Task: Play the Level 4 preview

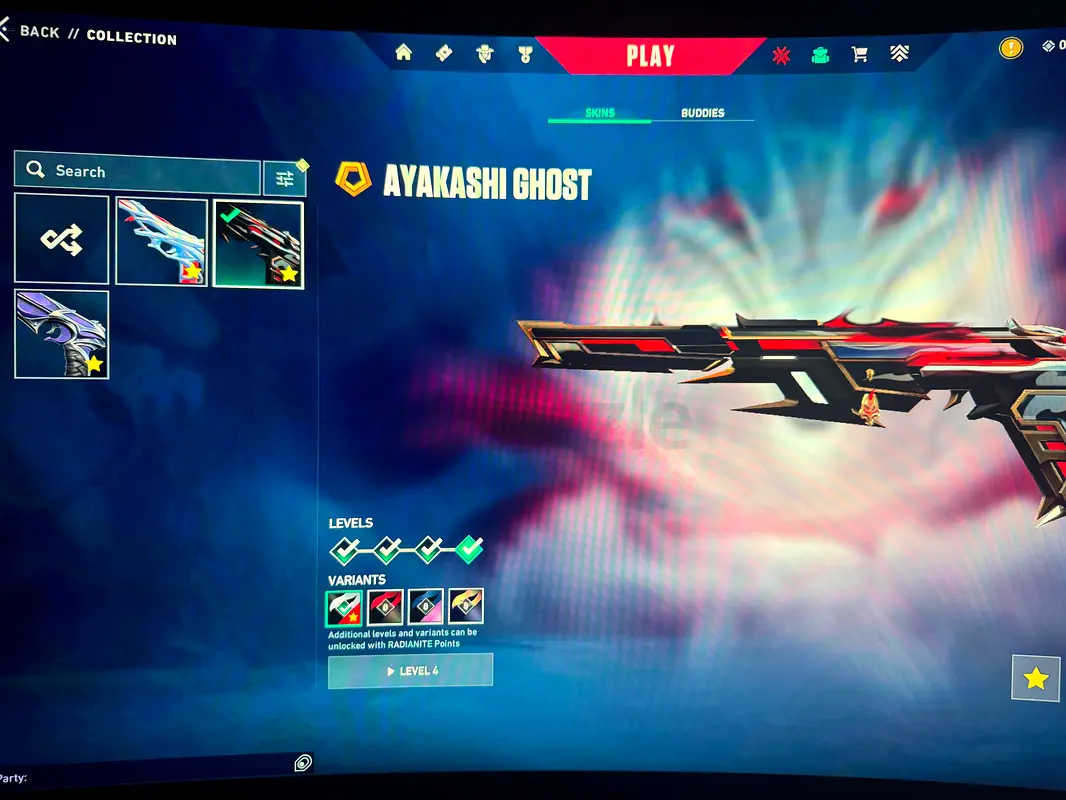Action: 410,671
